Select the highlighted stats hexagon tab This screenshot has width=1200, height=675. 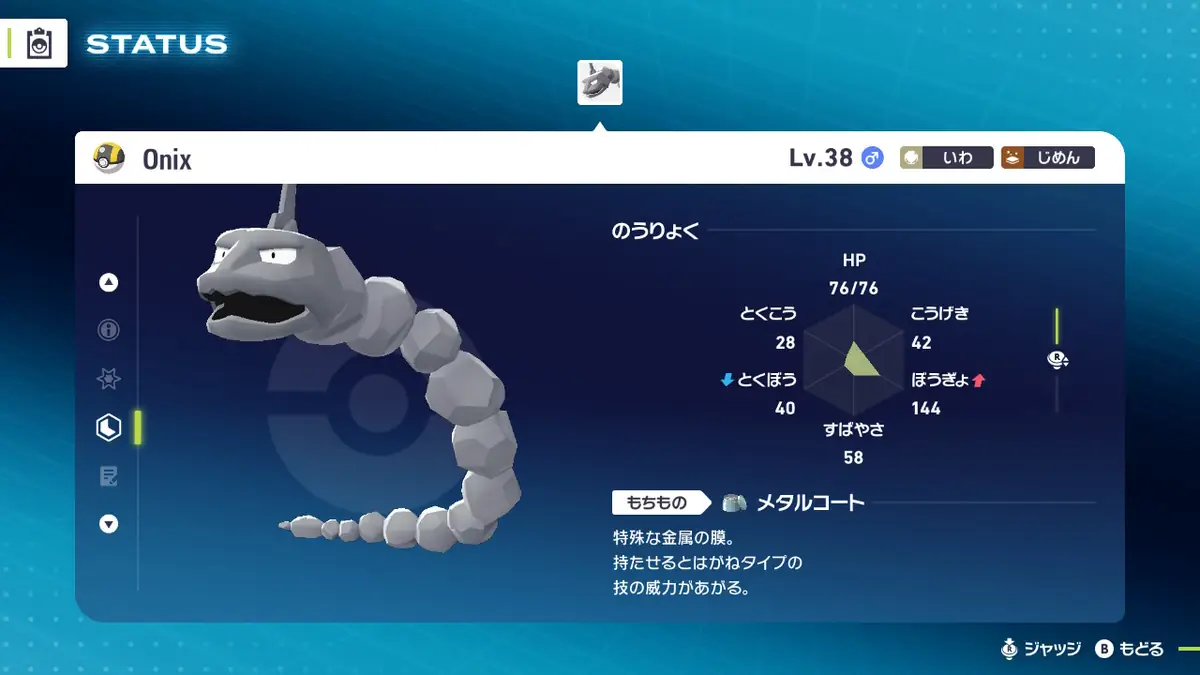click(108, 428)
